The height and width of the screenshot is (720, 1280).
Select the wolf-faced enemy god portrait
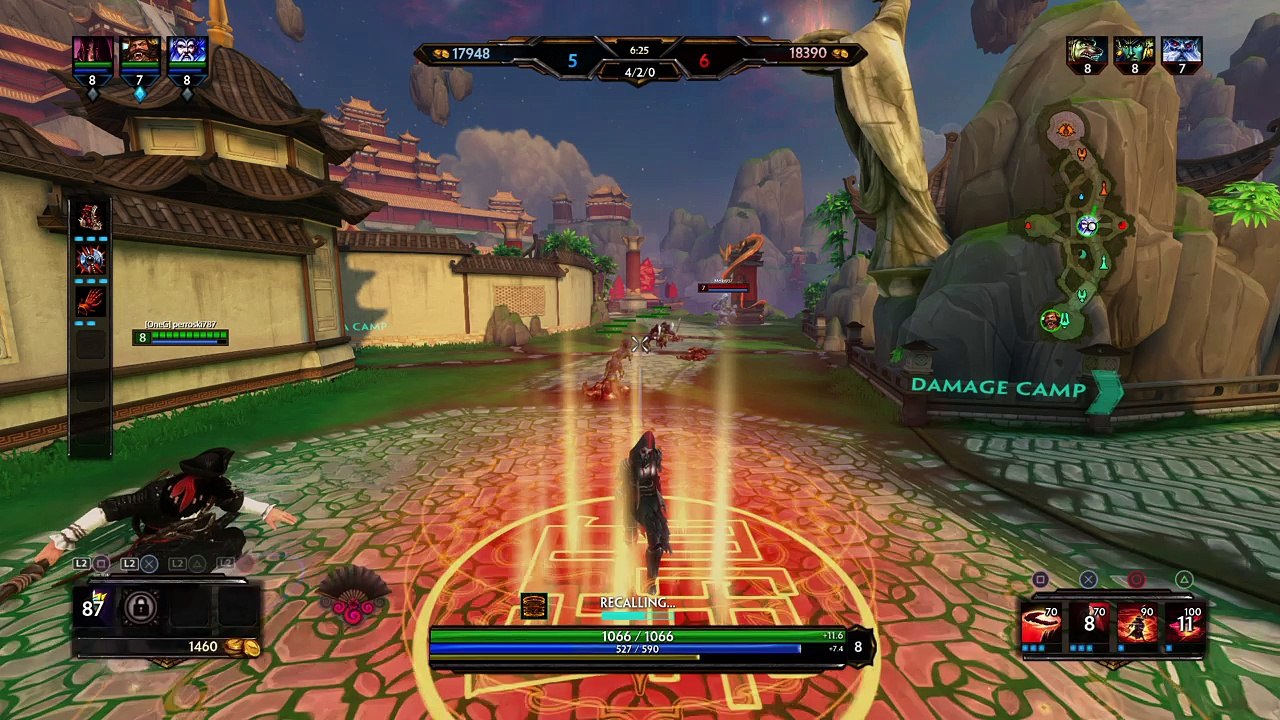[1087, 52]
